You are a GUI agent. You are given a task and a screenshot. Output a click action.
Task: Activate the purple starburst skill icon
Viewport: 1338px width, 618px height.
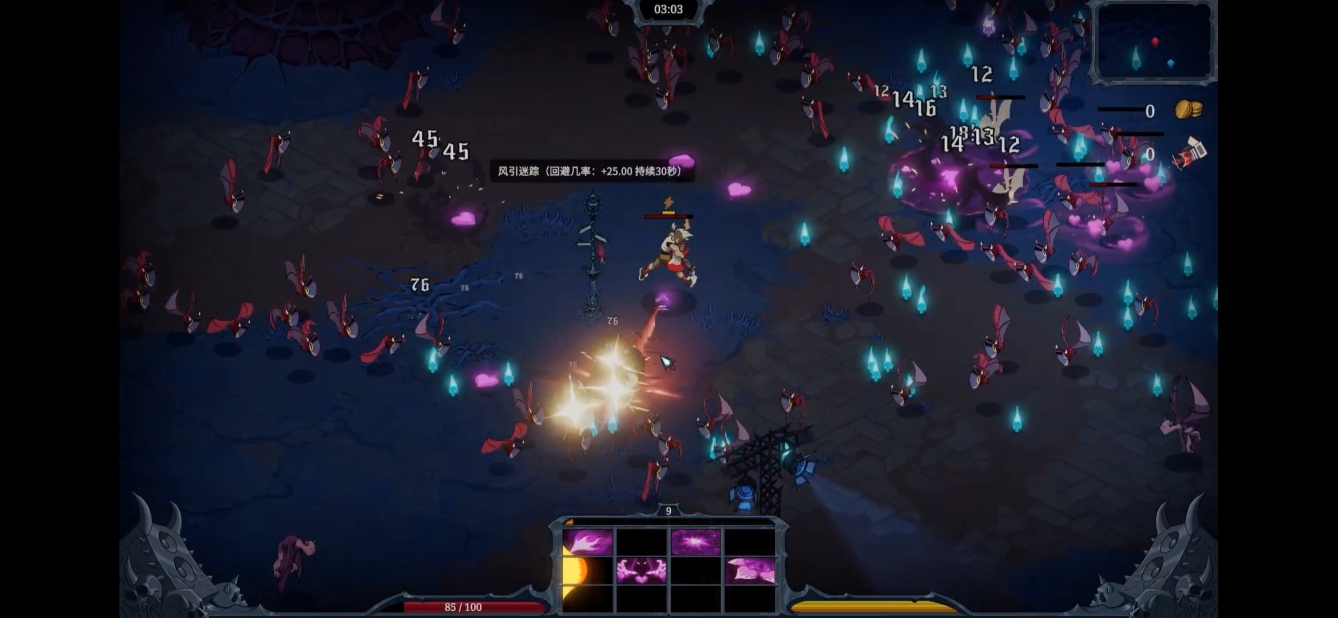(x=695, y=543)
